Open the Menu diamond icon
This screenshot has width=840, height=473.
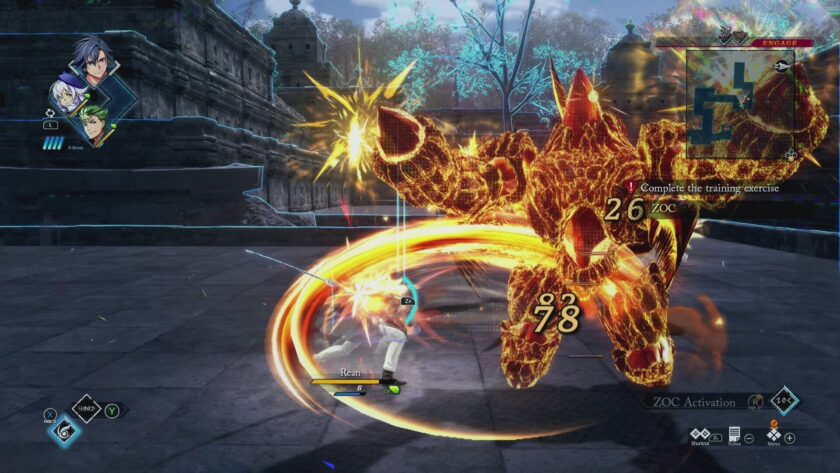772,437
